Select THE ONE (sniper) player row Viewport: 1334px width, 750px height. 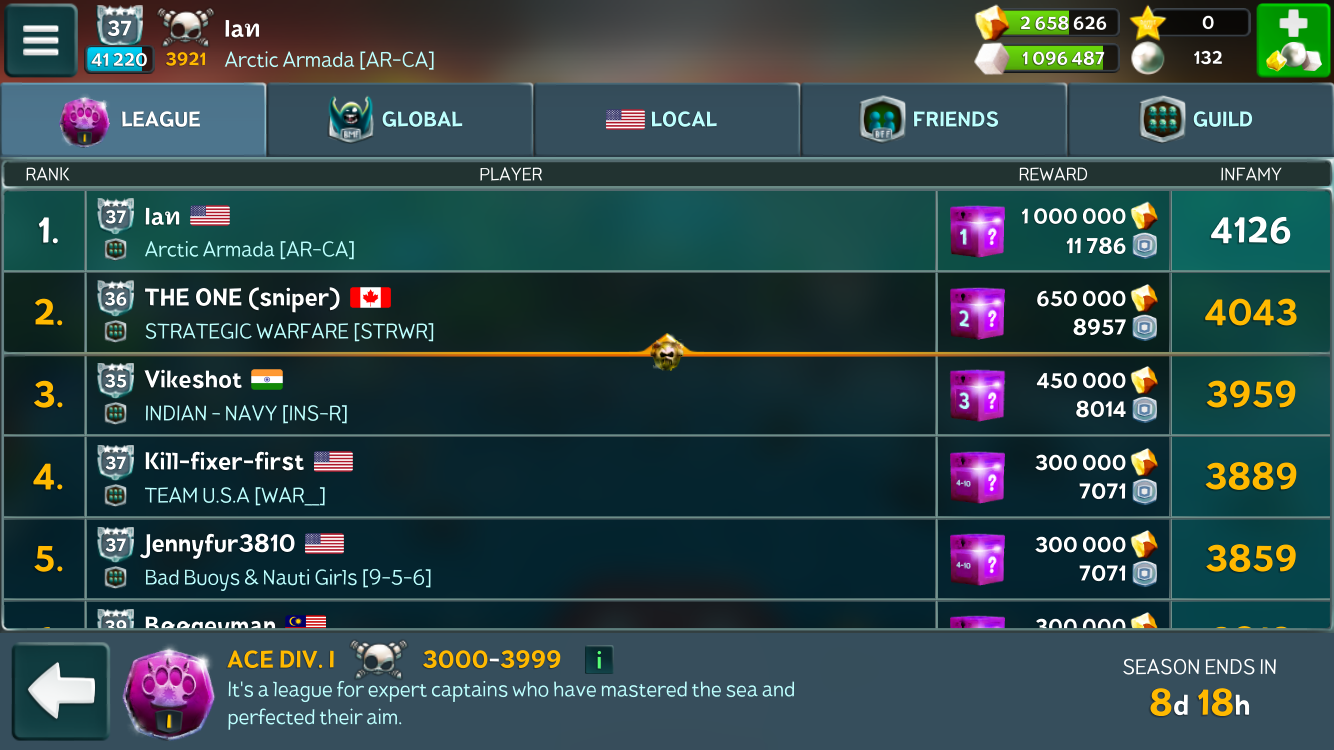pos(510,313)
